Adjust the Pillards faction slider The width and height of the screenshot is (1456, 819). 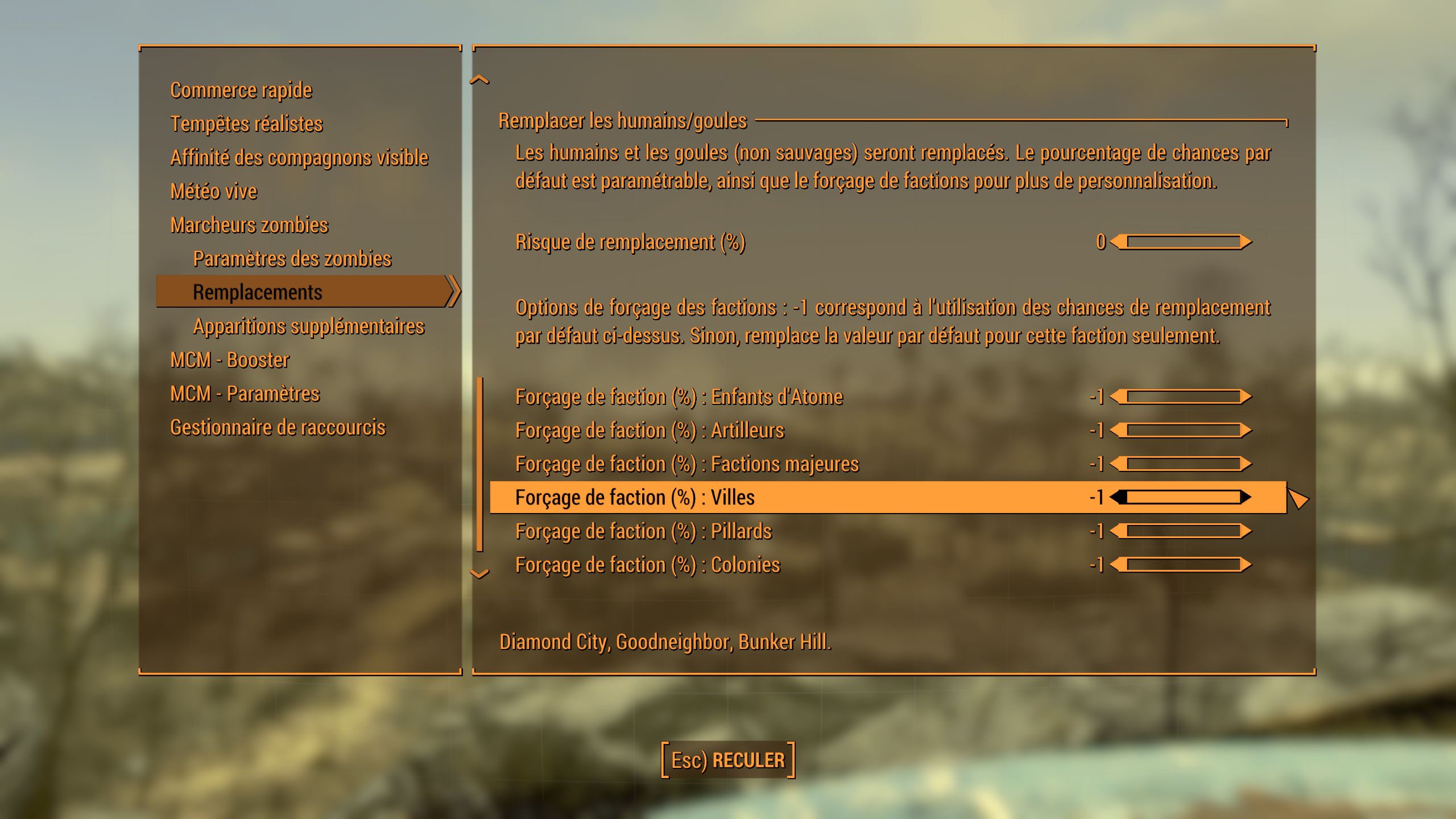click(x=1183, y=531)
